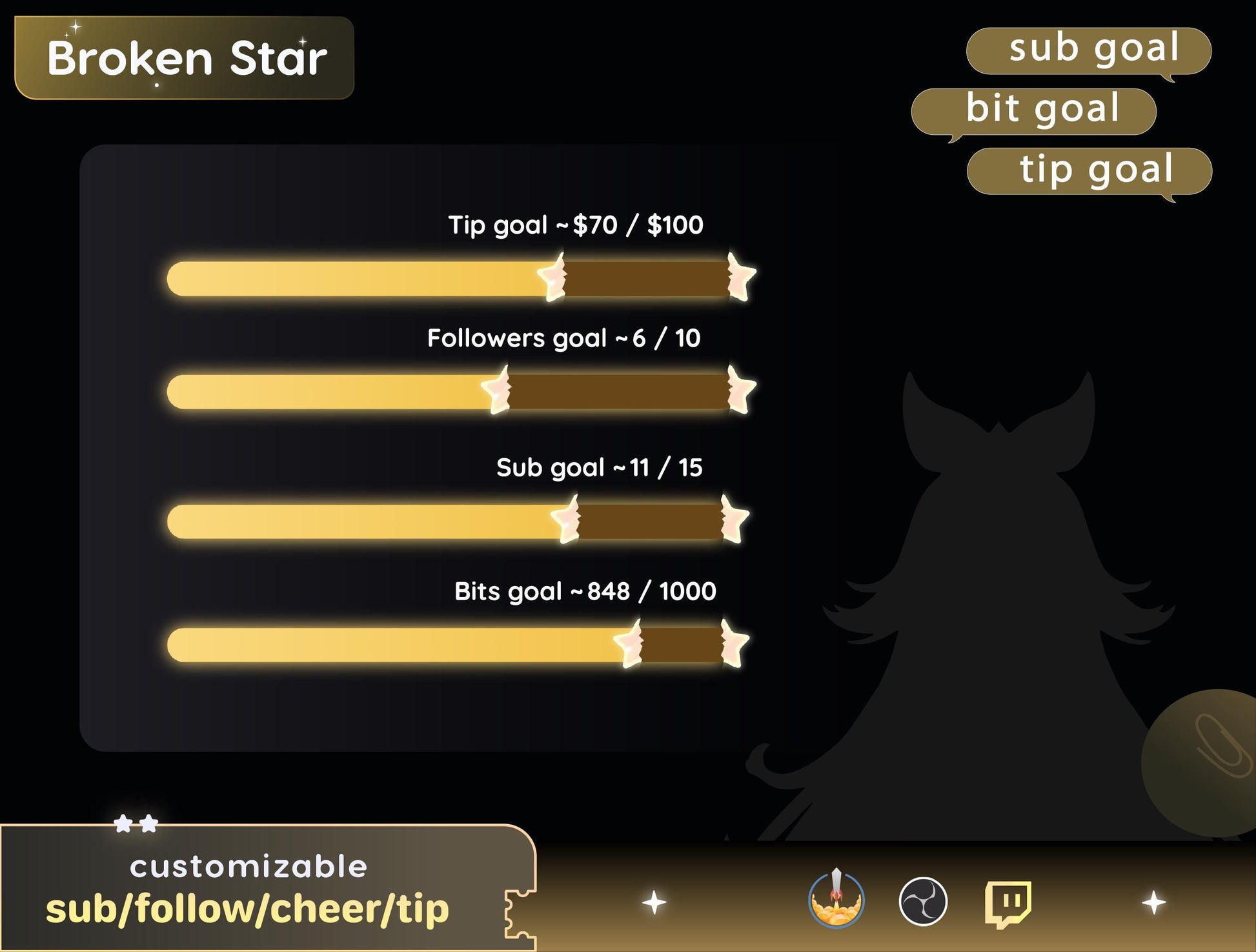Select the sub goal speech bubble
1256x952 pixels.
click(x=1088, y=50)
